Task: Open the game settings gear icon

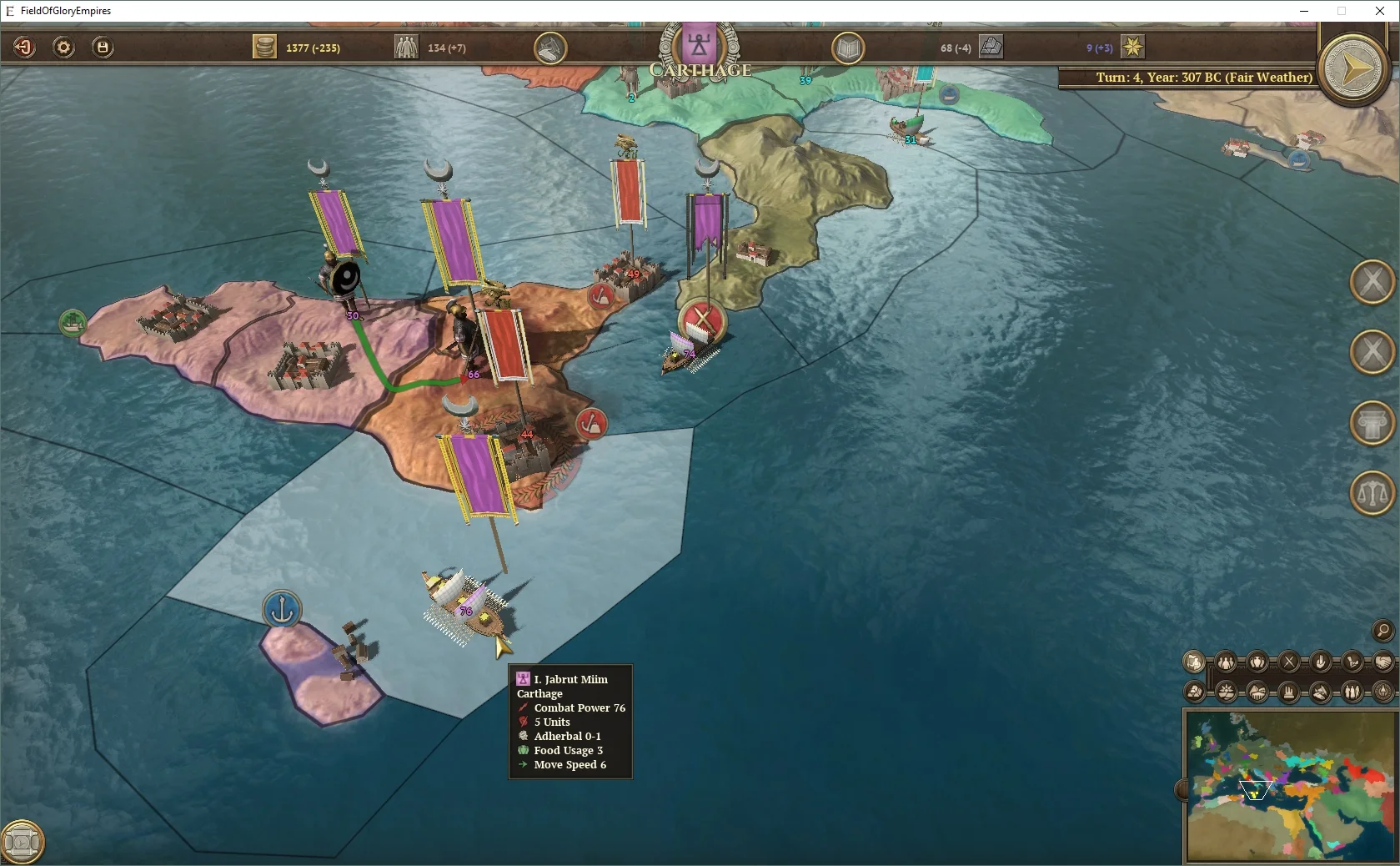Action: pyautogui.click(x=63, y=48)
